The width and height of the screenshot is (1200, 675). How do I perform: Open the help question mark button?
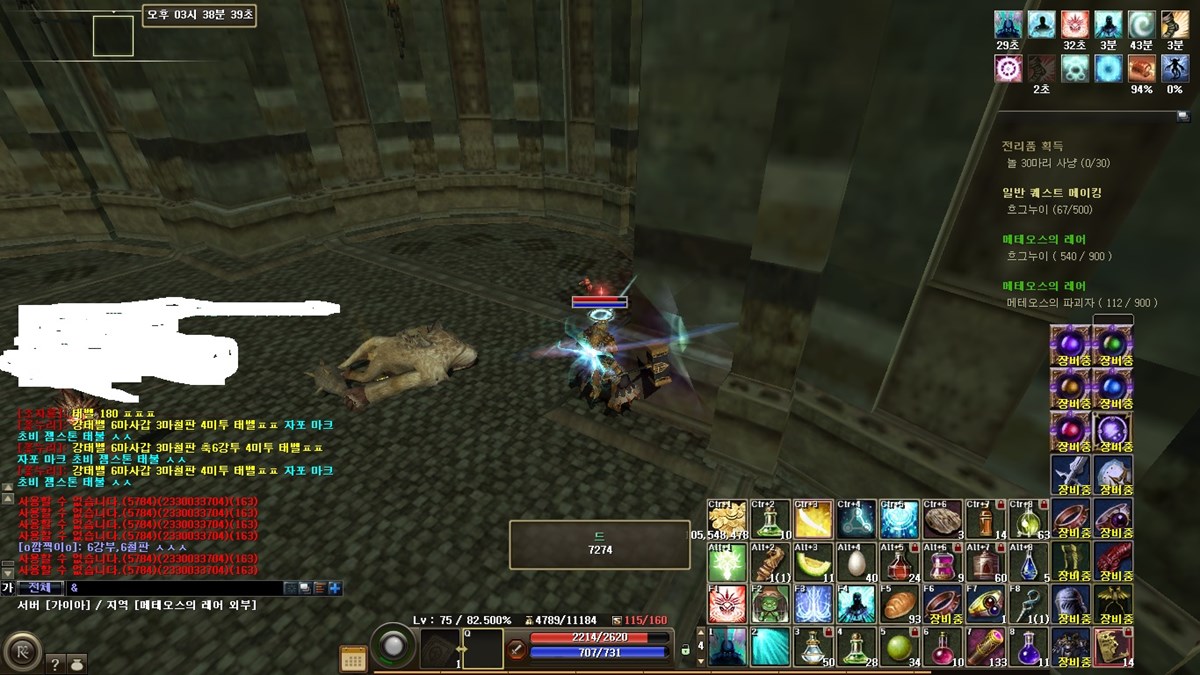click(x=55, y=662)
